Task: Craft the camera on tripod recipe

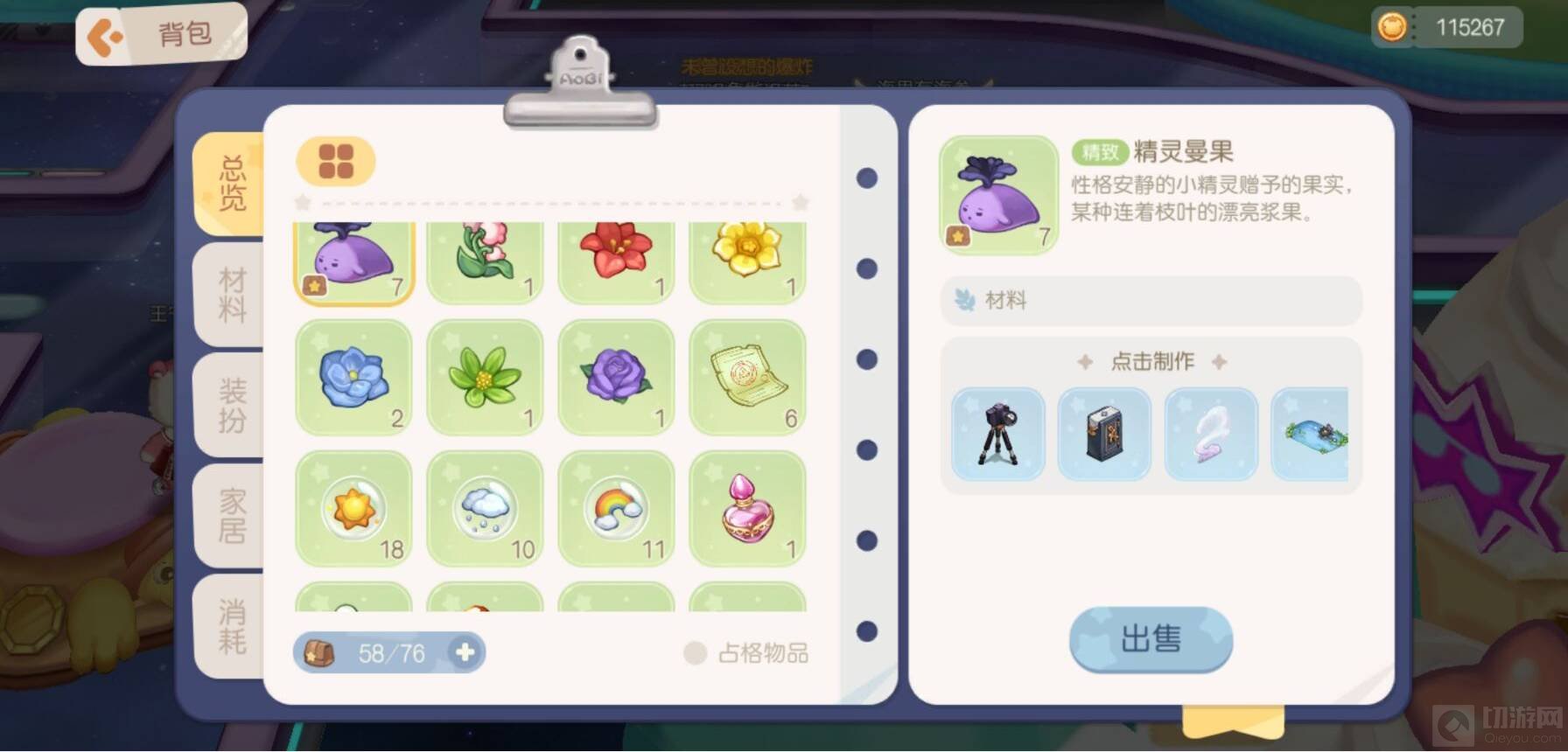Action: 997,434
